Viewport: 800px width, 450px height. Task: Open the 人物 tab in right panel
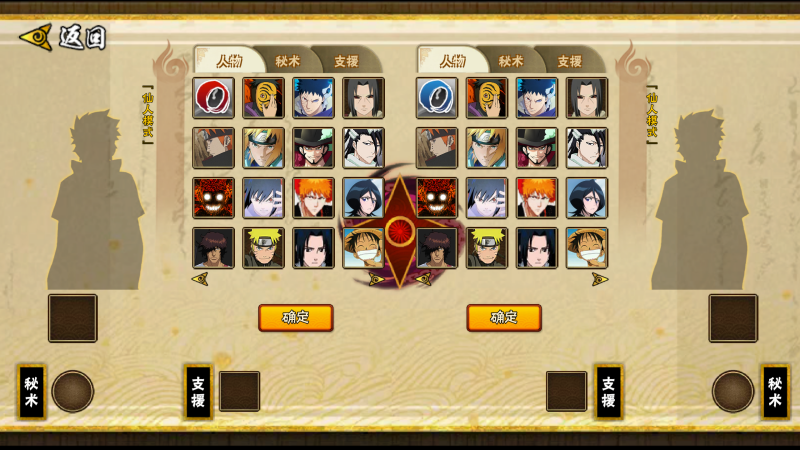[452, 60]
